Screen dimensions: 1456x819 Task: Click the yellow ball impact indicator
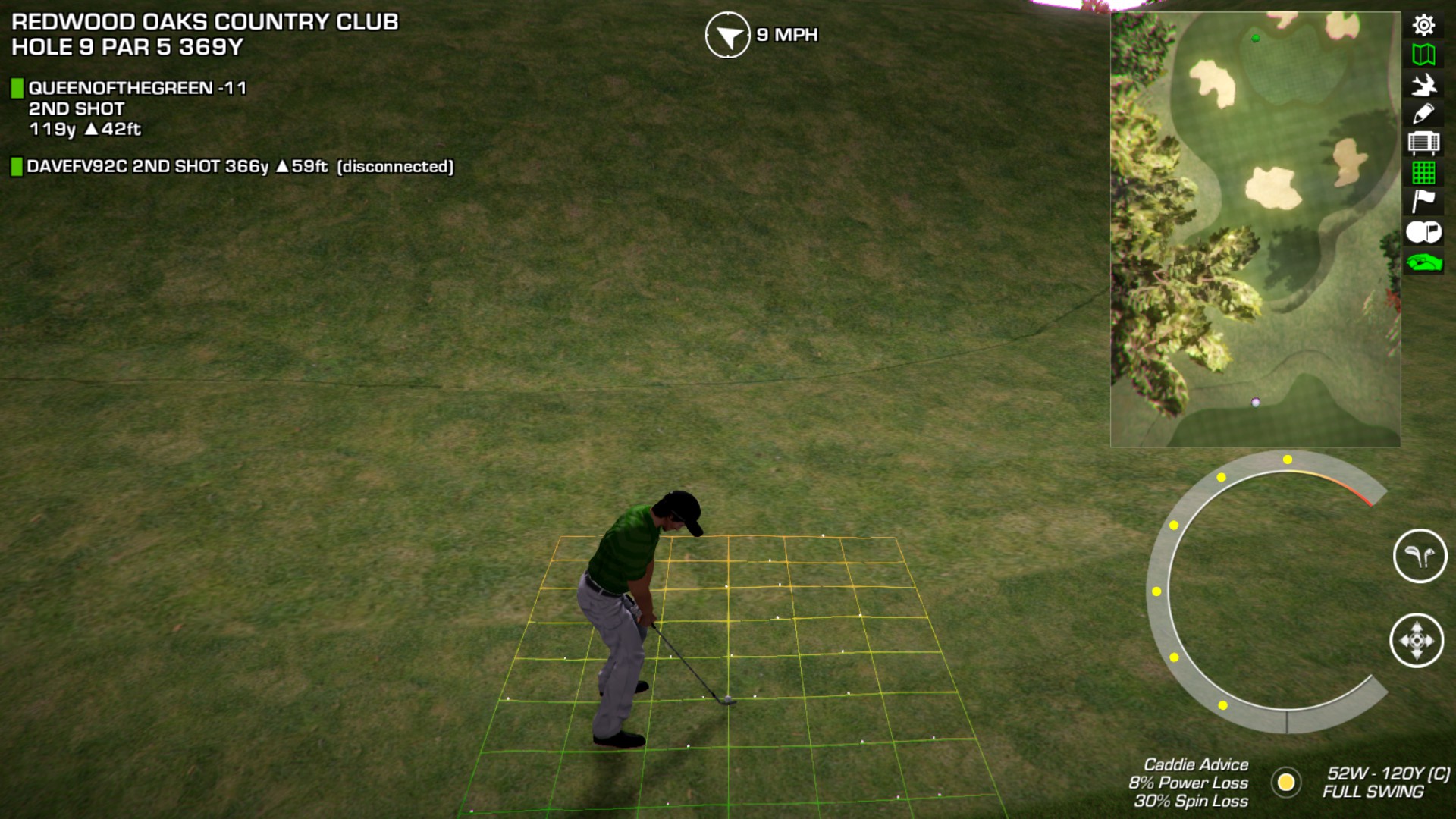(x=1286, y=782)
